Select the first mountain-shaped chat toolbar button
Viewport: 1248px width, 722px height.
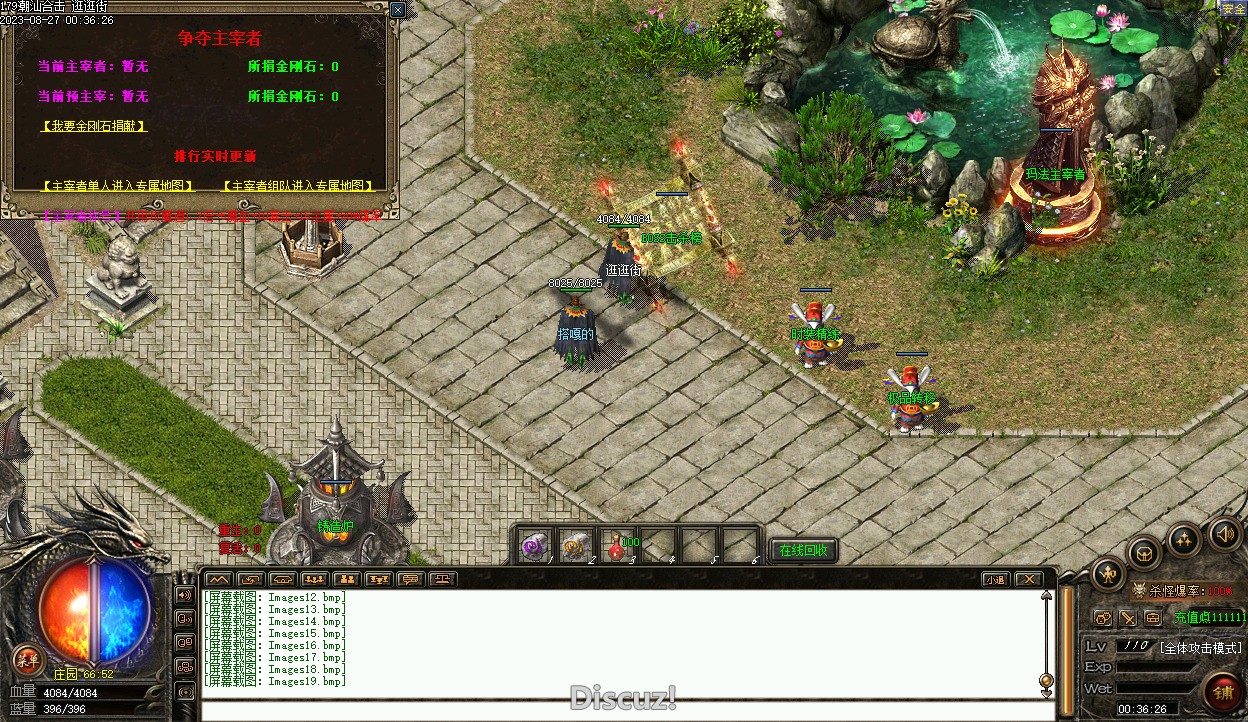coord(219,579)
